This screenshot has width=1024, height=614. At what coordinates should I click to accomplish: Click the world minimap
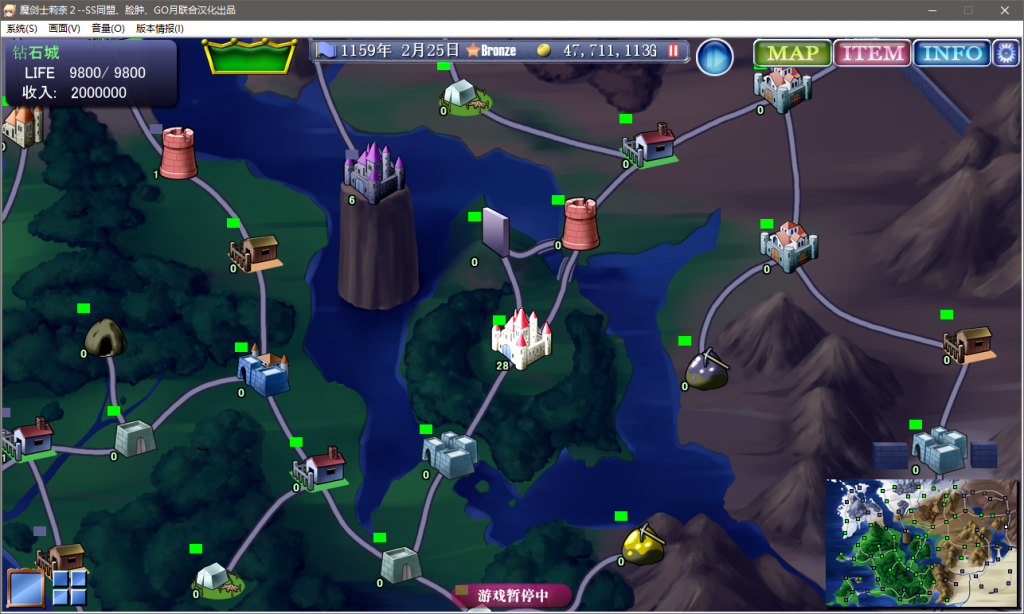(x=921, y=543)
